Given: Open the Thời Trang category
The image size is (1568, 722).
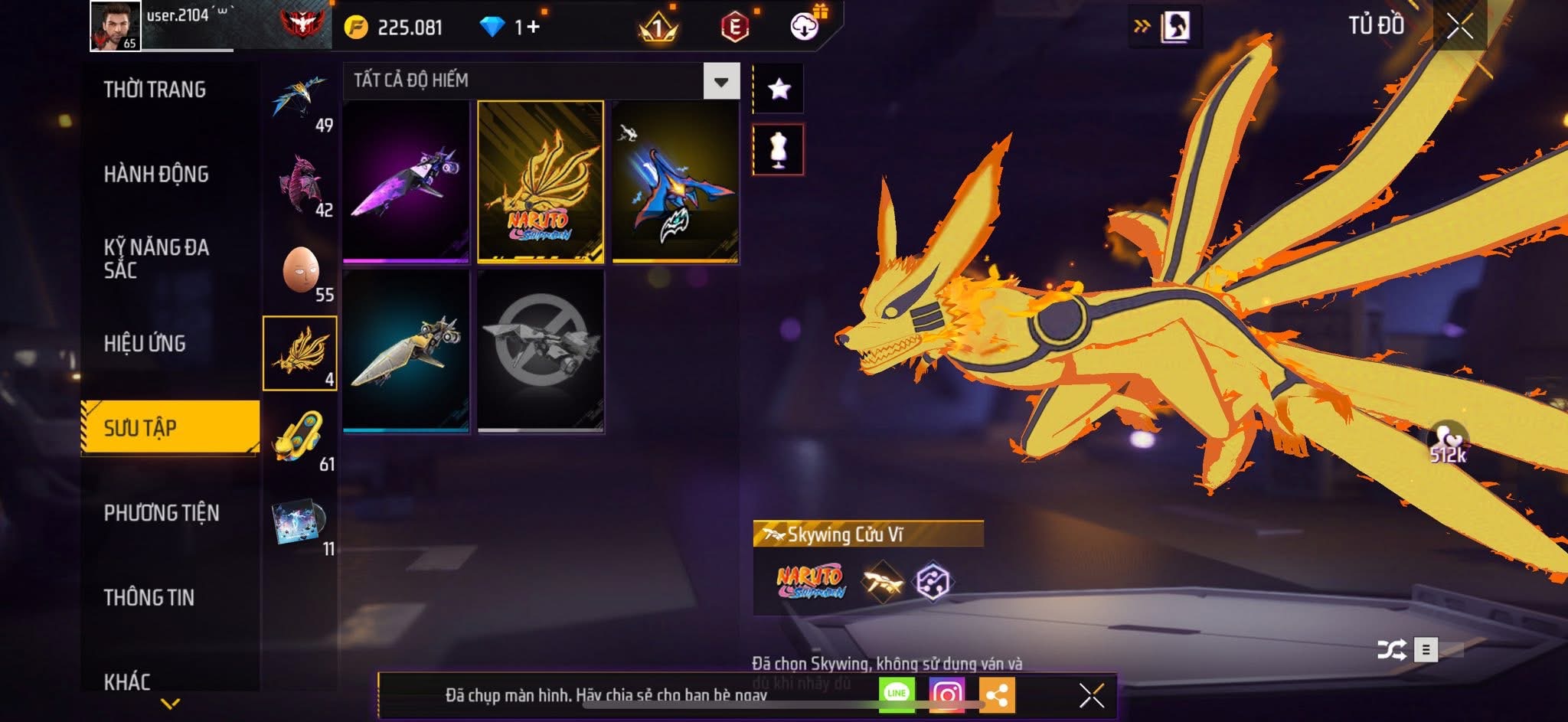Looking at the screenshot, I should coord(155,90).
